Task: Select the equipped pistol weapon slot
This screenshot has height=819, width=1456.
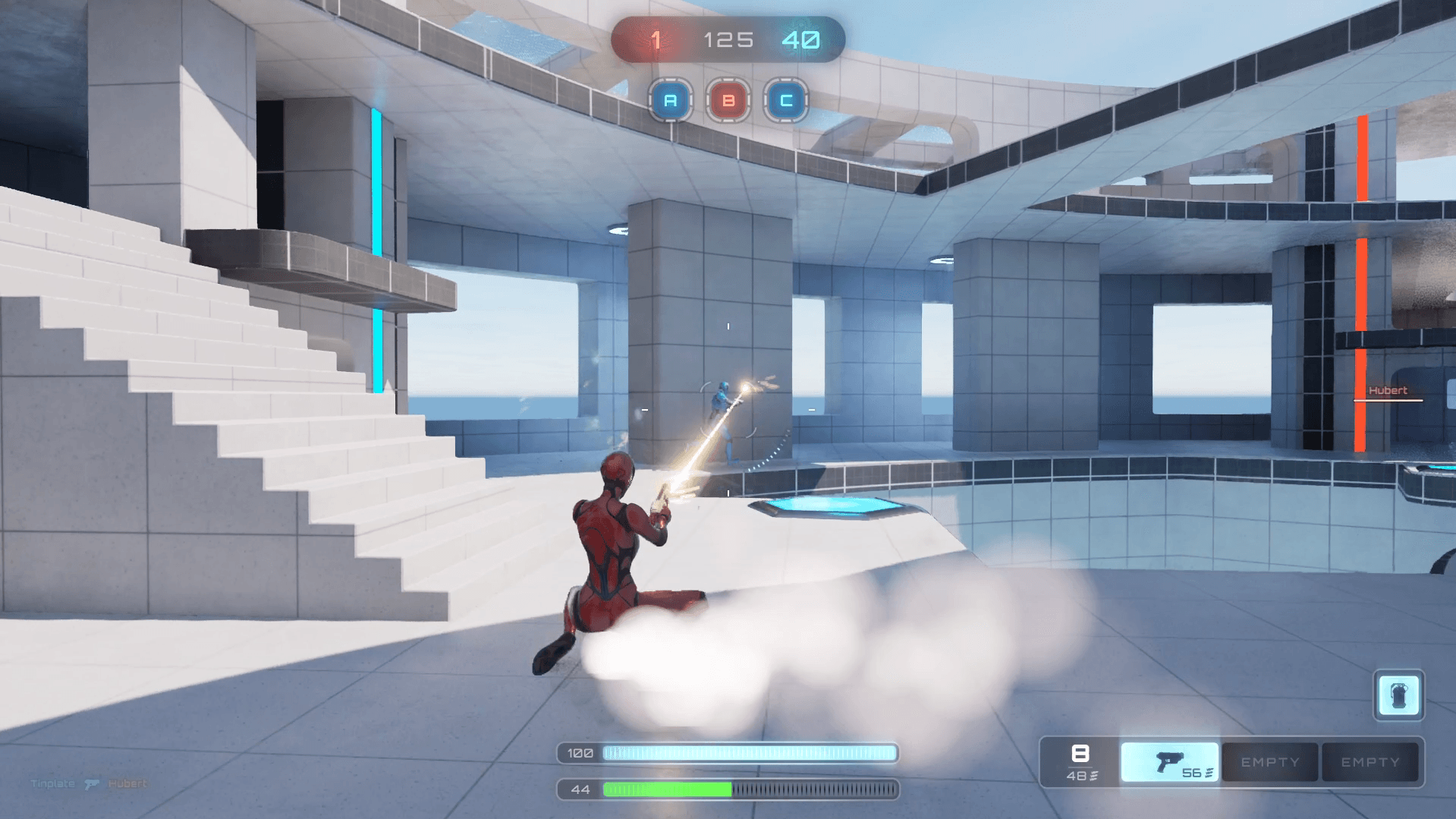Action: (x=1170, y=762)
